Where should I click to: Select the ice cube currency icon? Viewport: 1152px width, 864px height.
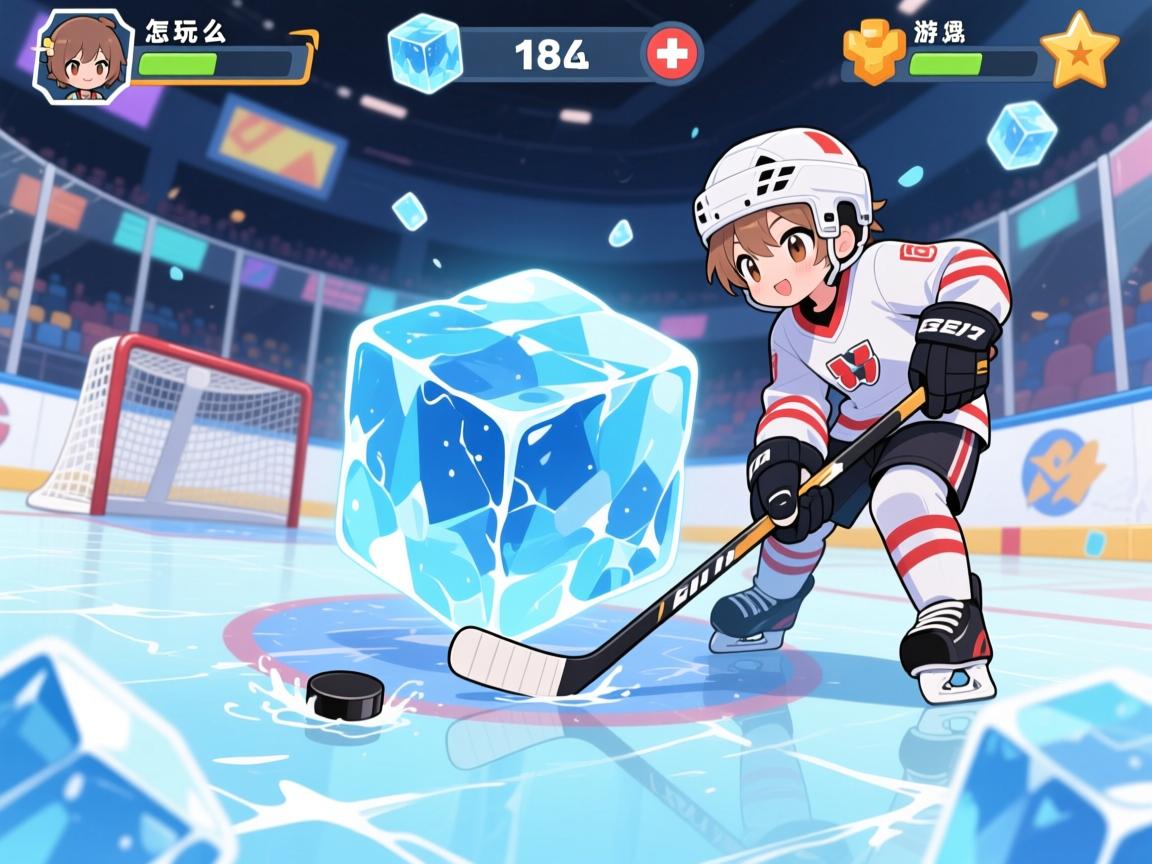pyautogui.click(x=425, y=52)
